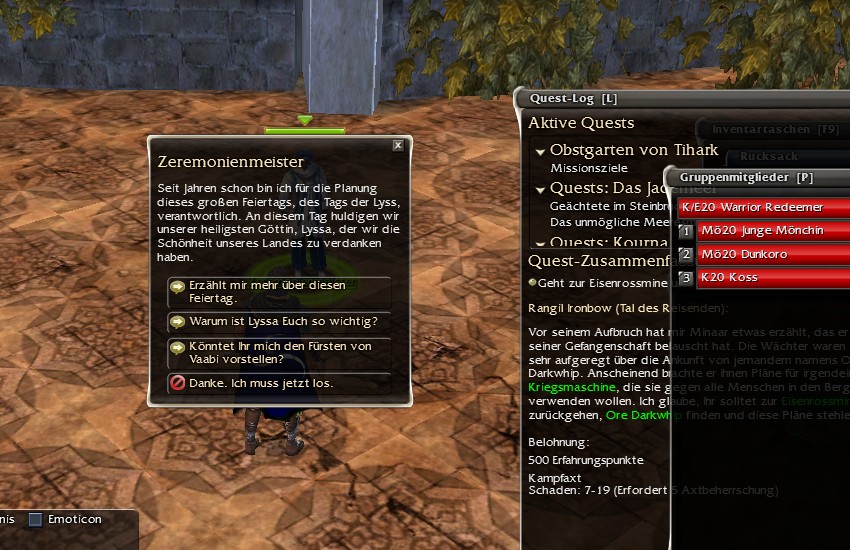Toggle the Emoticon checkbox

(36, 519)
